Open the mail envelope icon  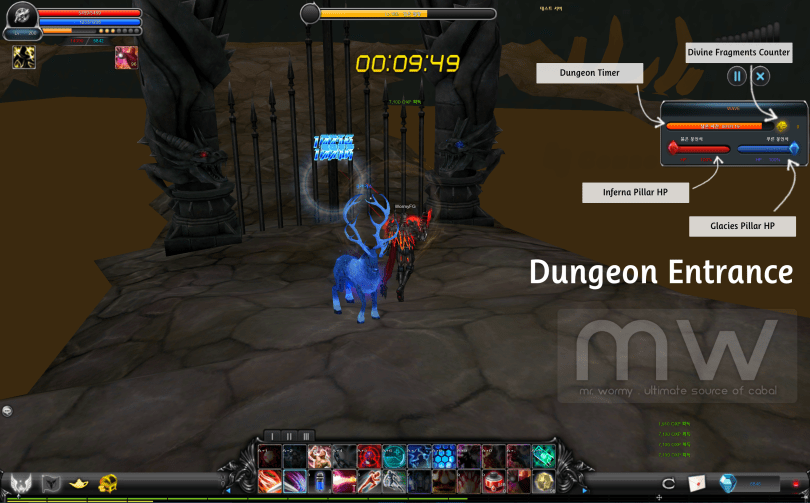click(697, 484)
